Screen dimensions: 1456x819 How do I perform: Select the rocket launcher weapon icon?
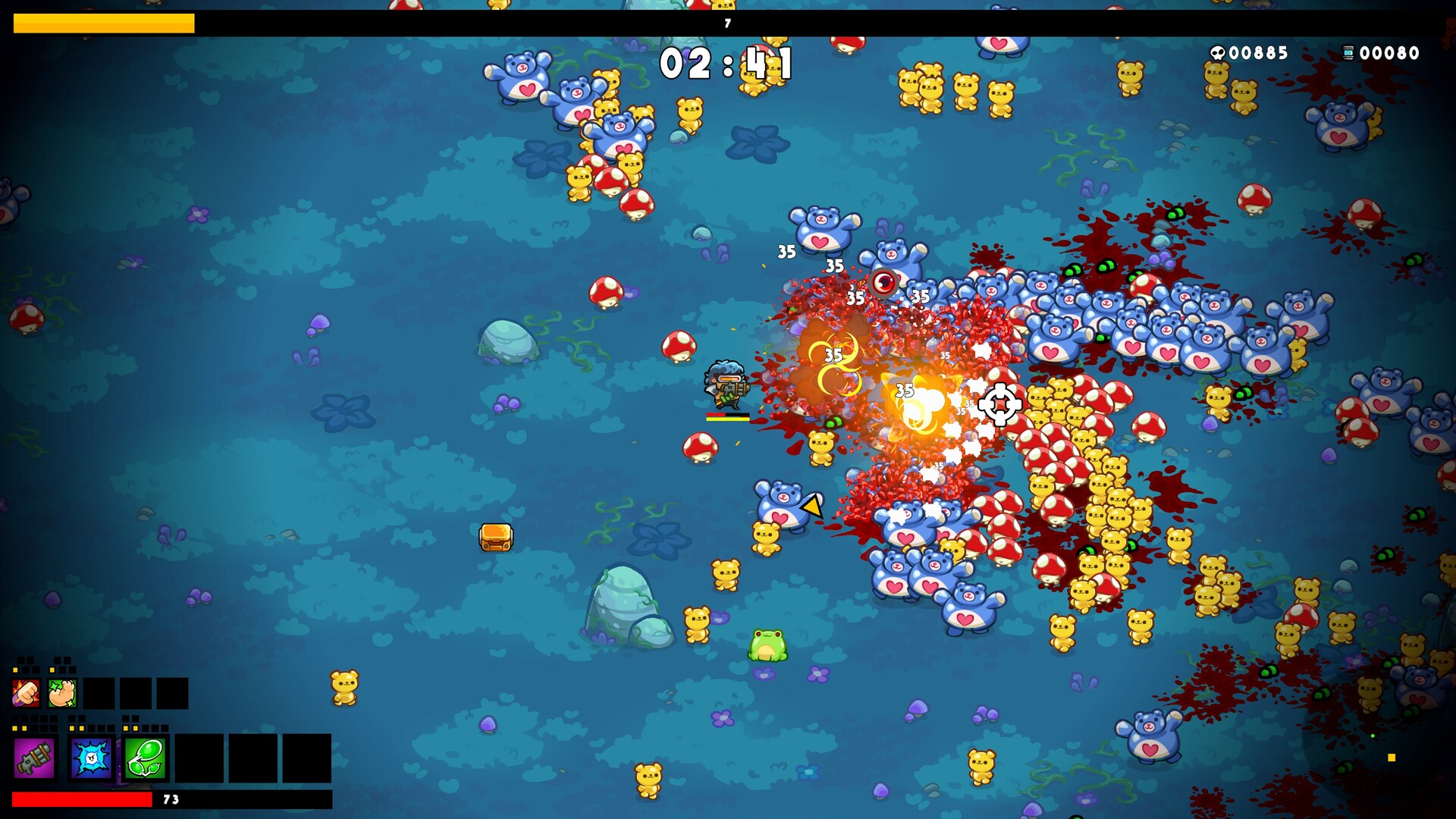[x=34, y=760]
